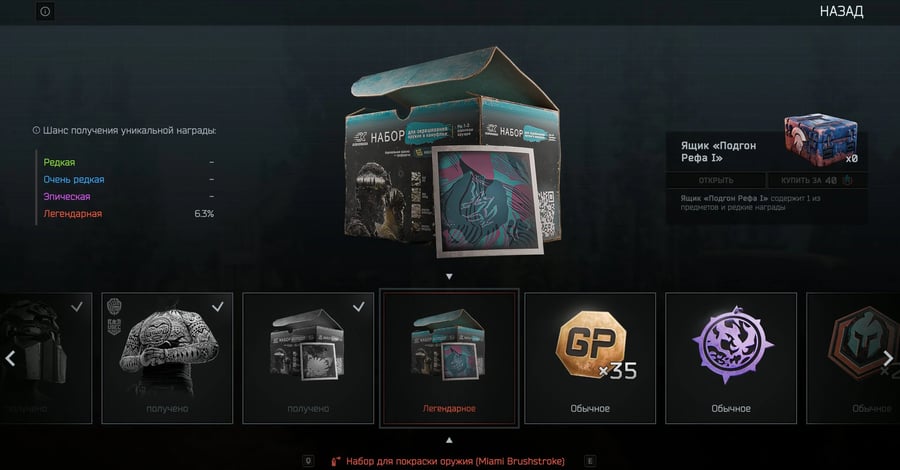Pick the GP x35 coin reward tile
Image resolution: width=900 pixels, height=470 pixels.
click(590, 357)
